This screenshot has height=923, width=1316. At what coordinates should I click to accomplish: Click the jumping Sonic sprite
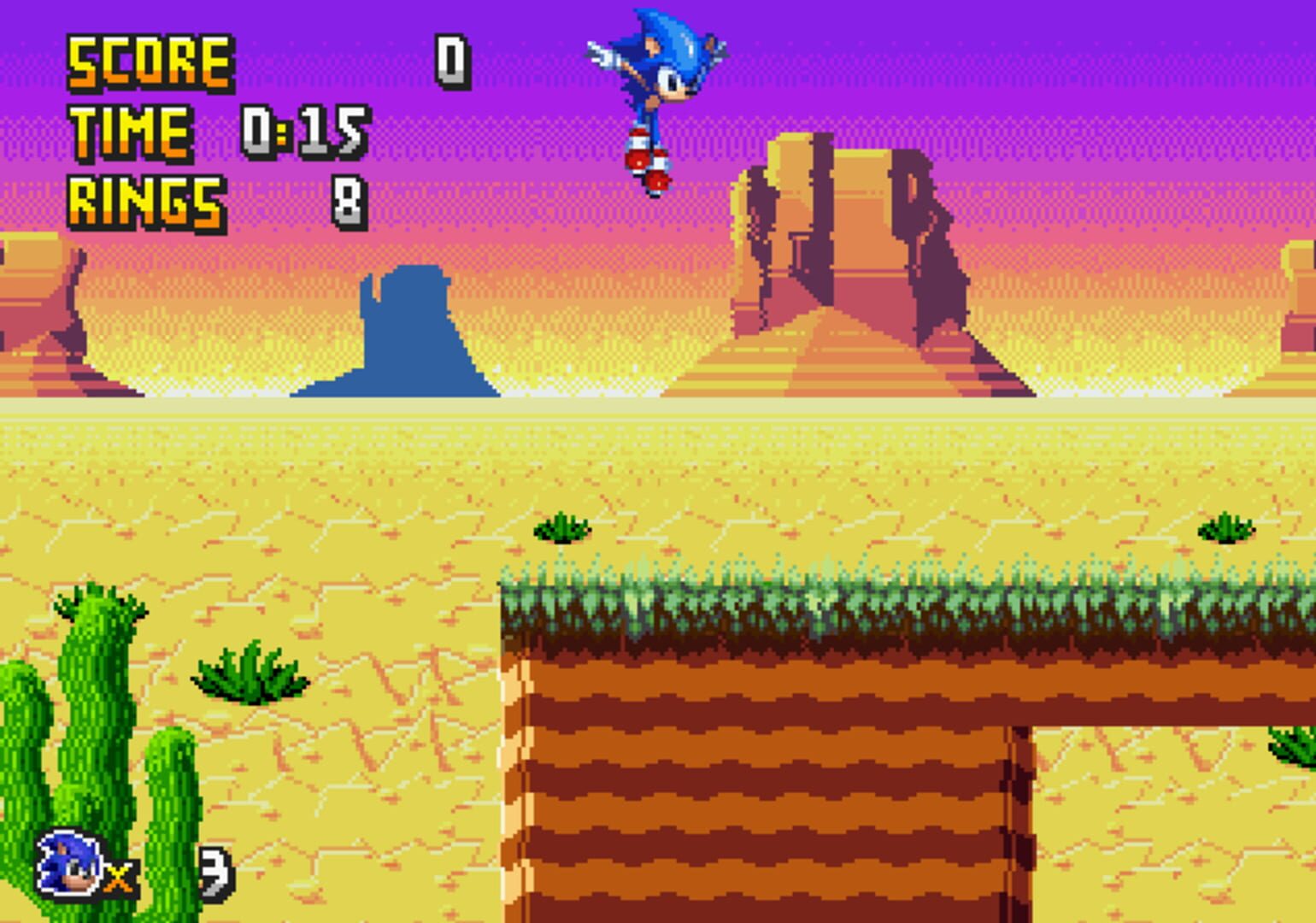coord(658,94)
